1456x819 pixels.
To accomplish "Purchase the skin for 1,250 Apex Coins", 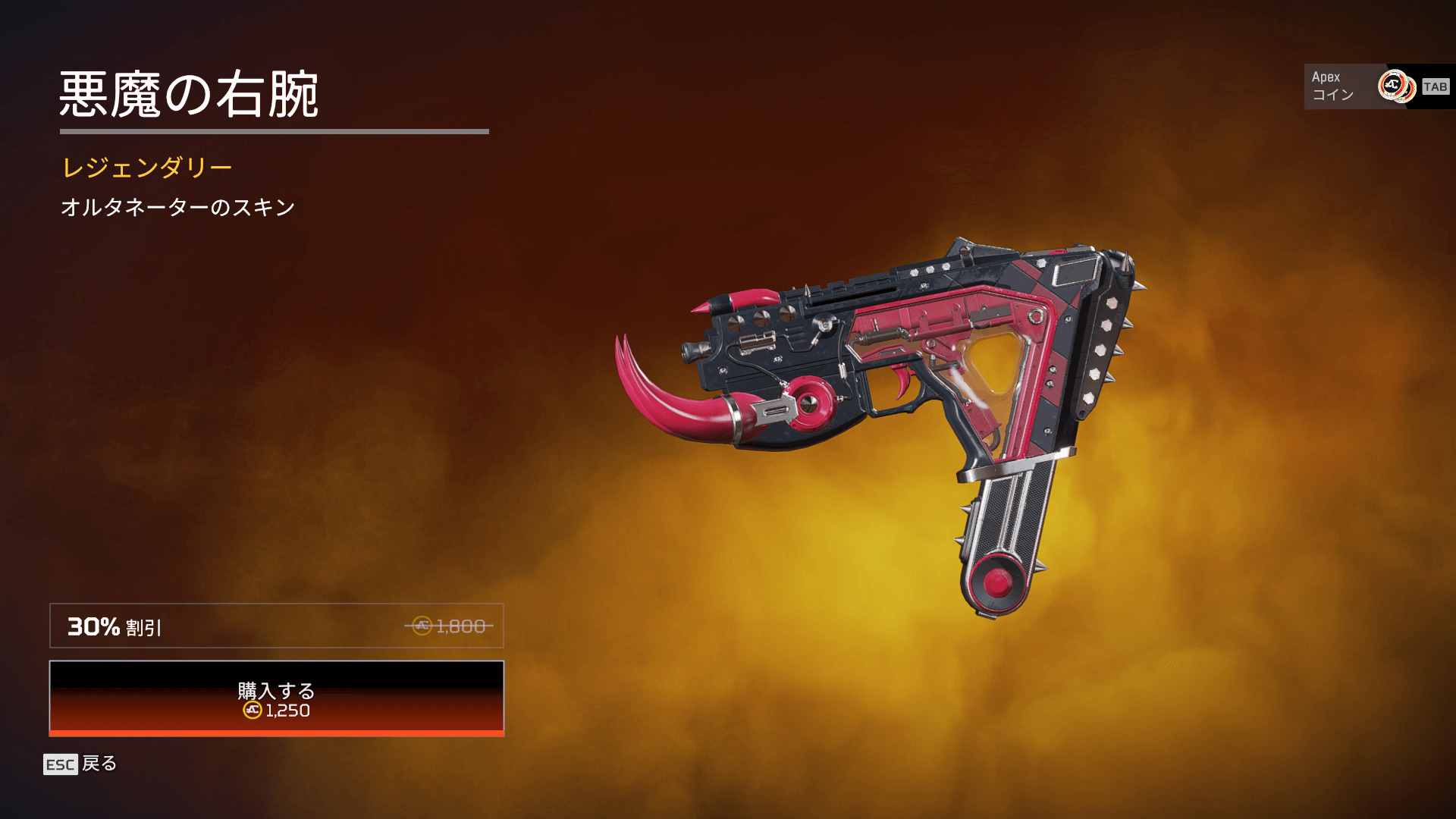I will click(x=276, y=698).
